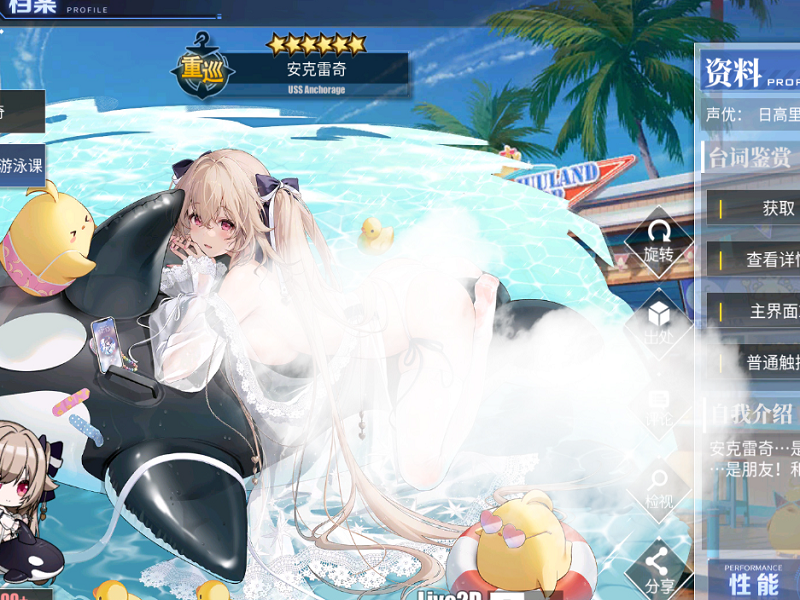Viewport: 800px width, 600px height.
Task: Click the 重巡 heavy cruiser class badge
Action: click(x=203, y=70)
